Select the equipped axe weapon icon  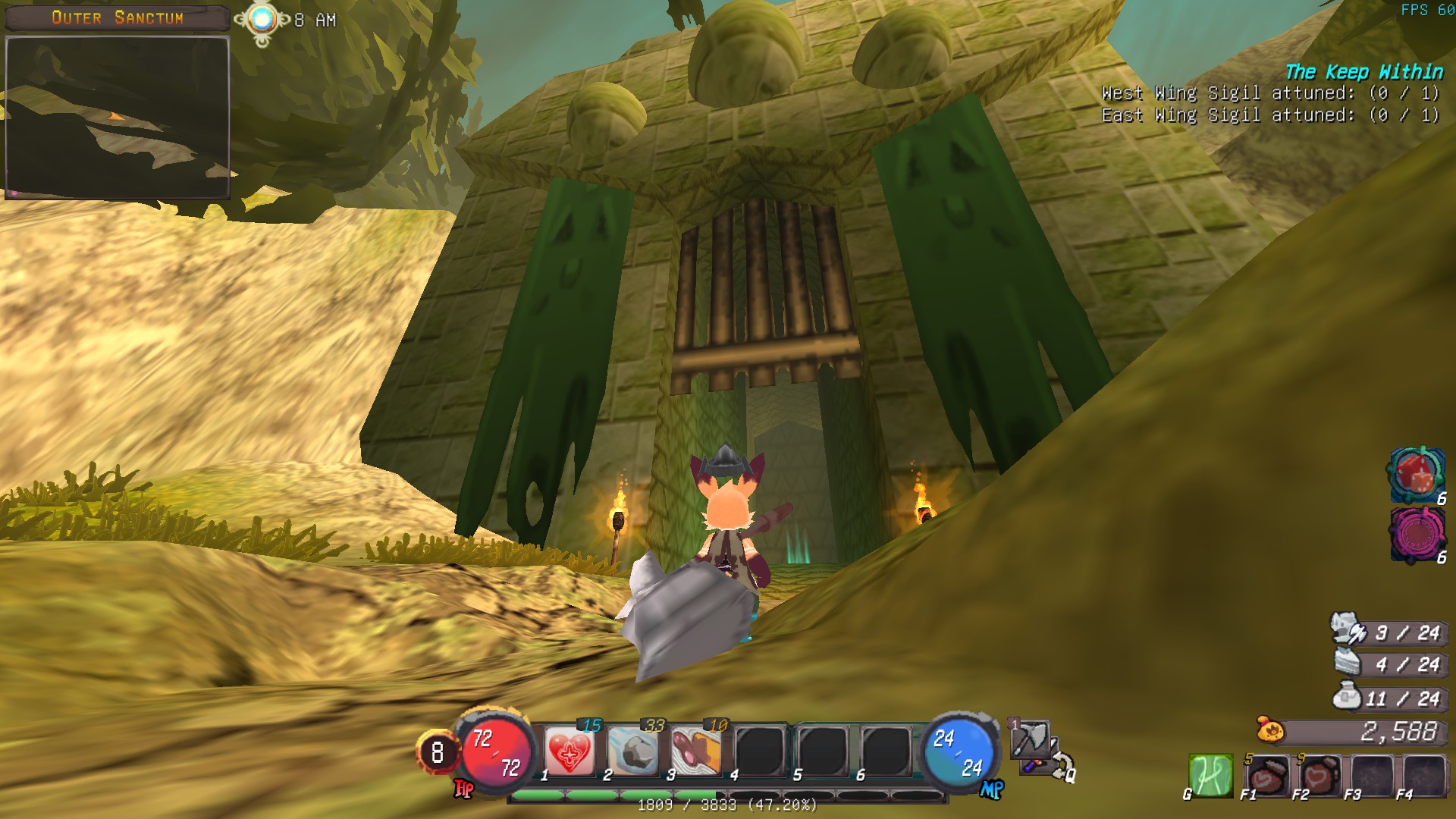coord(1031,739)
